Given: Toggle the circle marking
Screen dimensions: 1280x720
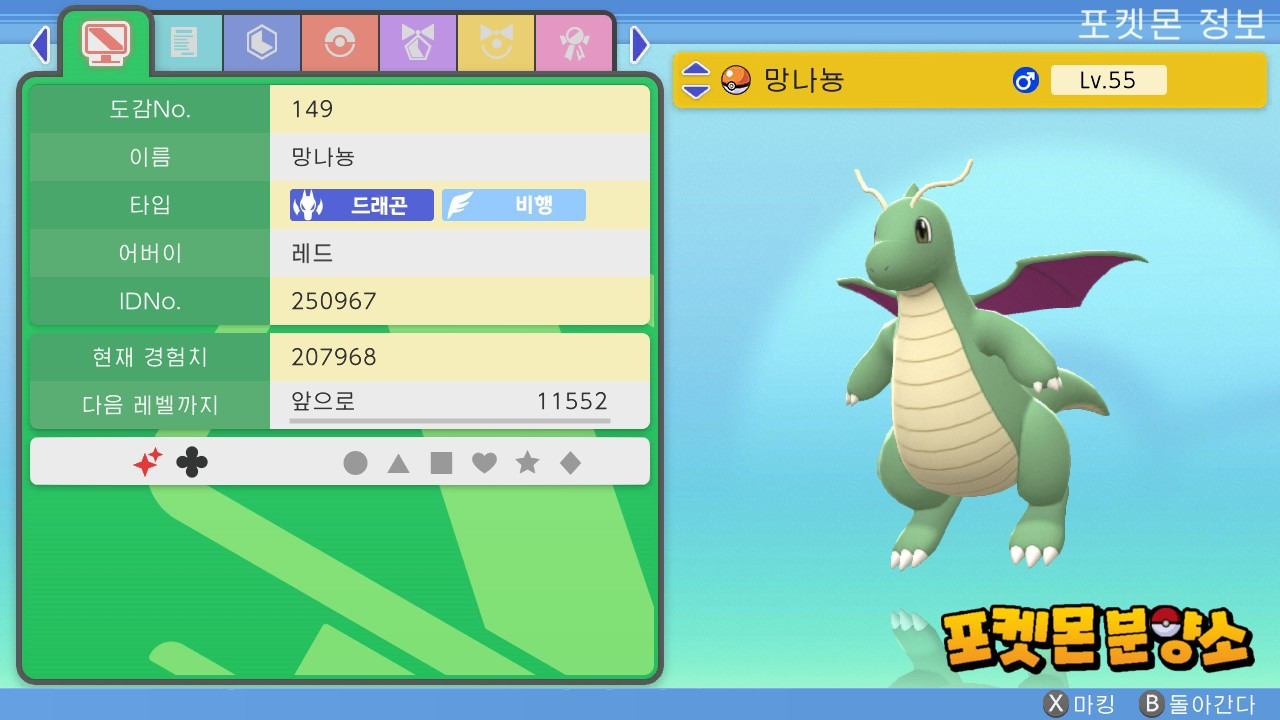Looking at the screenshot, I should 355,463.
